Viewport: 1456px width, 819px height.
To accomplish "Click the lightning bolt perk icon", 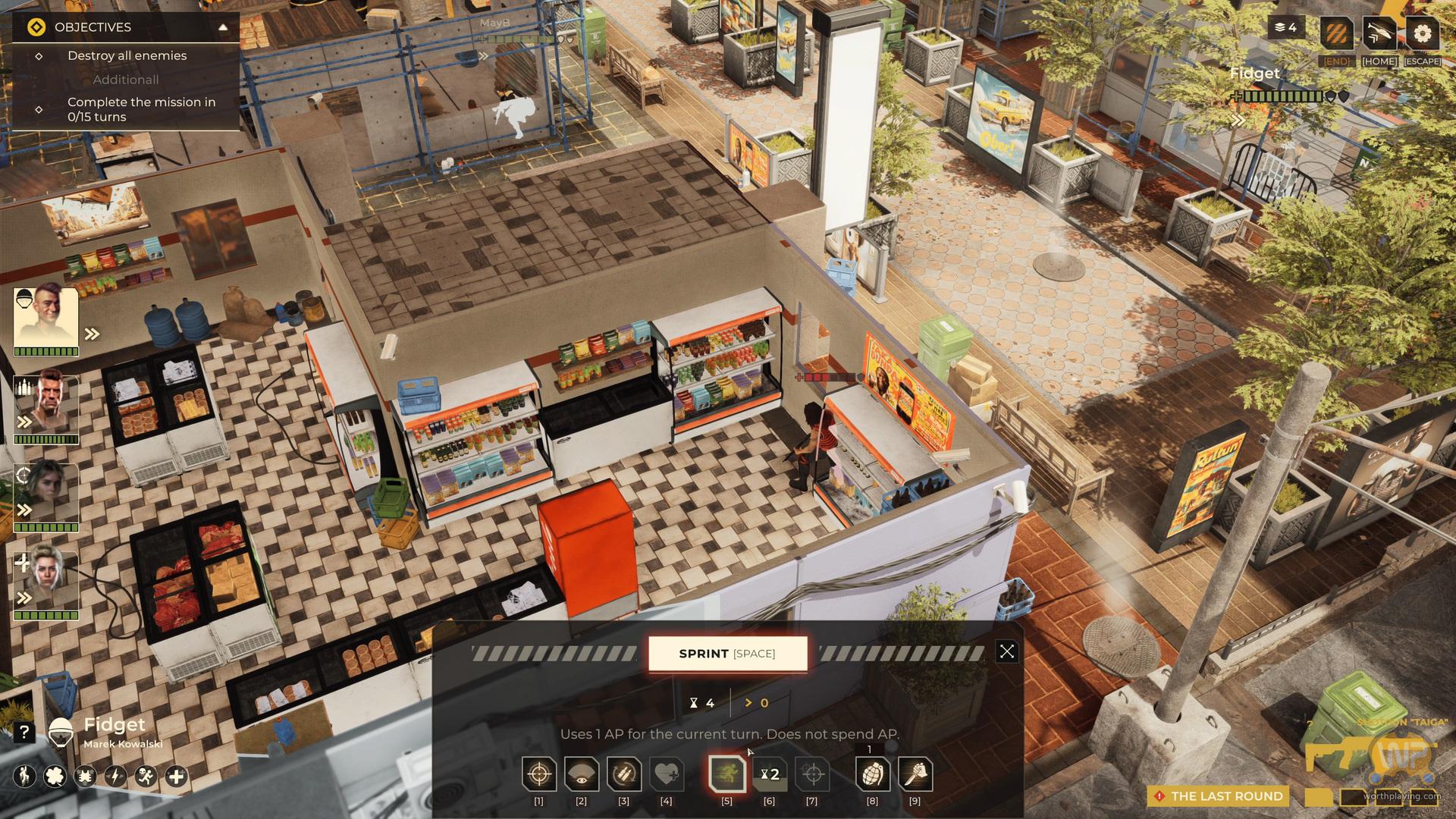I will pos(115,777).
